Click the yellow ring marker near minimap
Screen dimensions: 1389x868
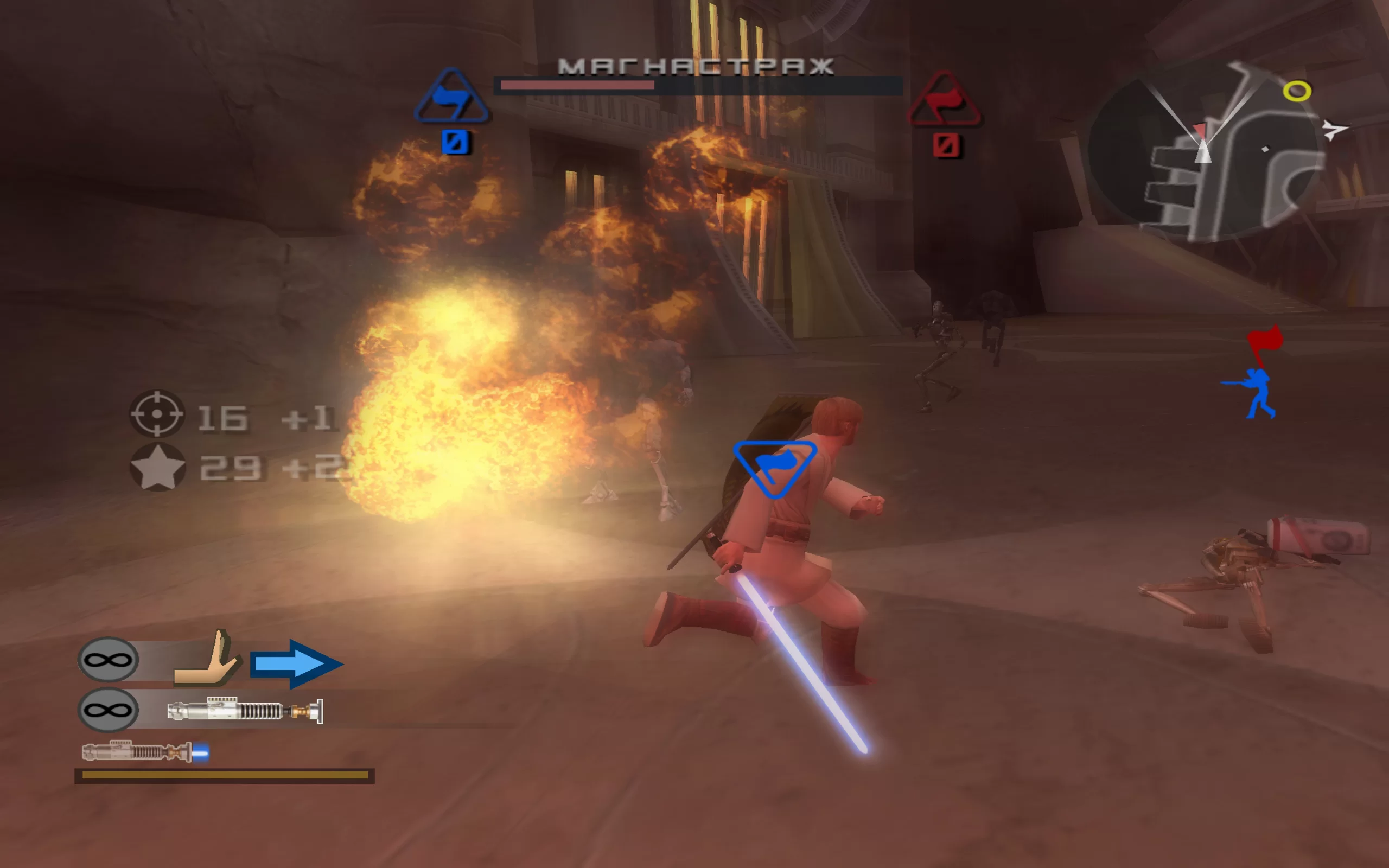point(1297,91)
